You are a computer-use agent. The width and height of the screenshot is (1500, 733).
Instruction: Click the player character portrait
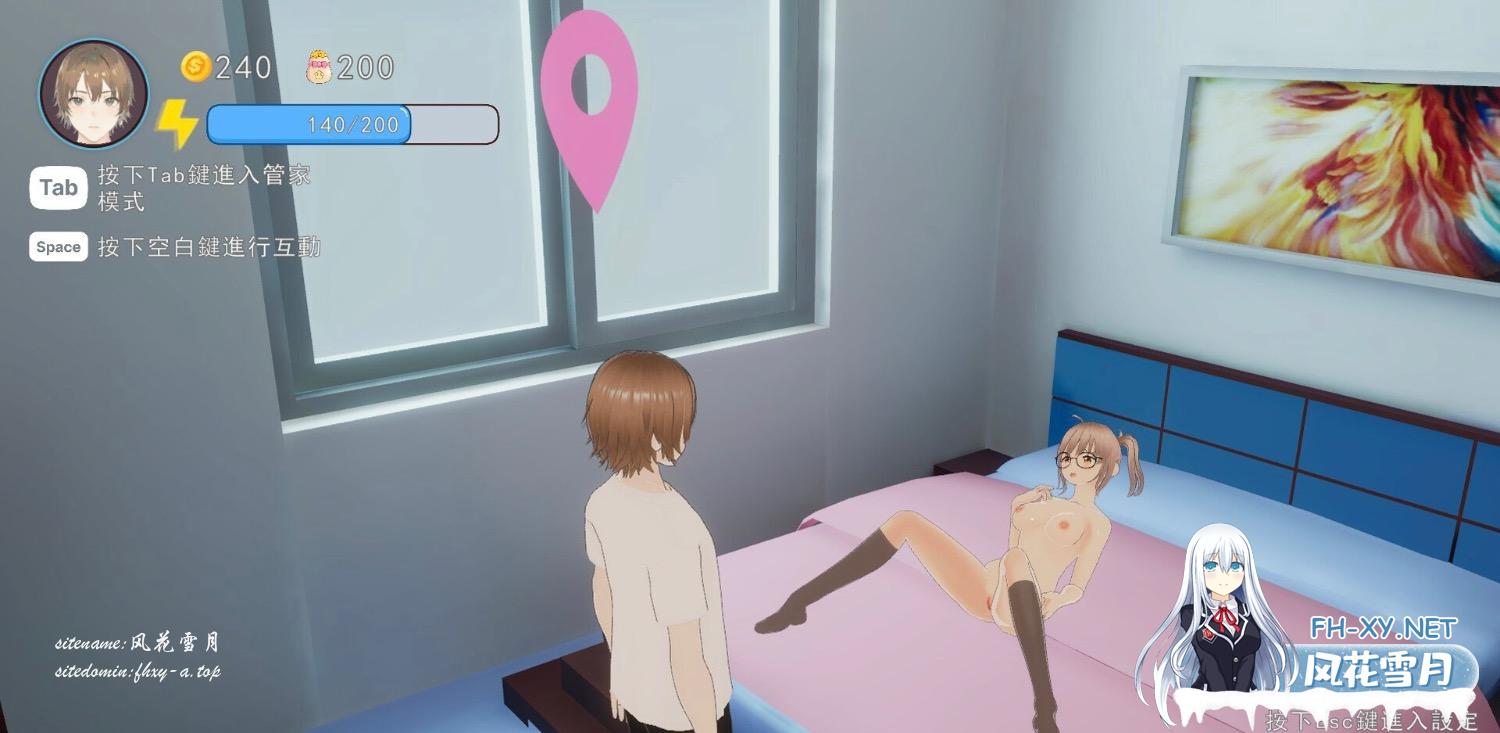pos(93,93)
